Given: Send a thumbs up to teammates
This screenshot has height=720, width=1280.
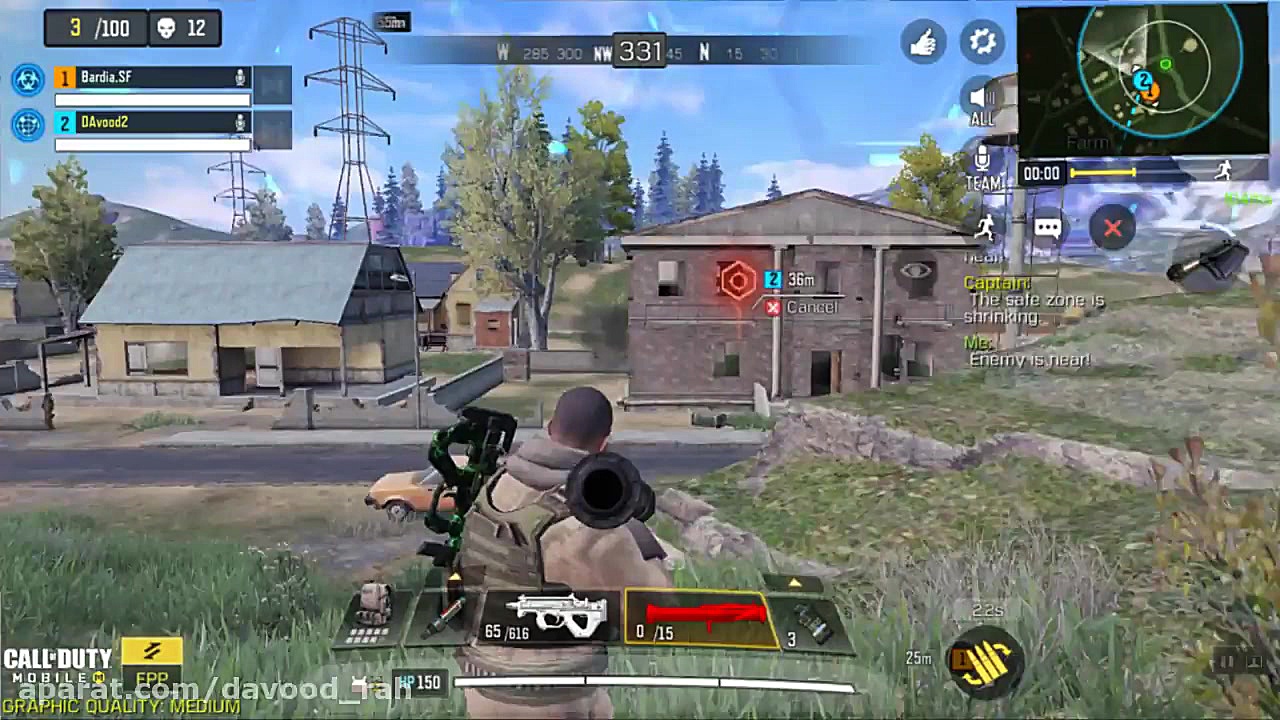Looking at the screenshot, I should point(924,42).
